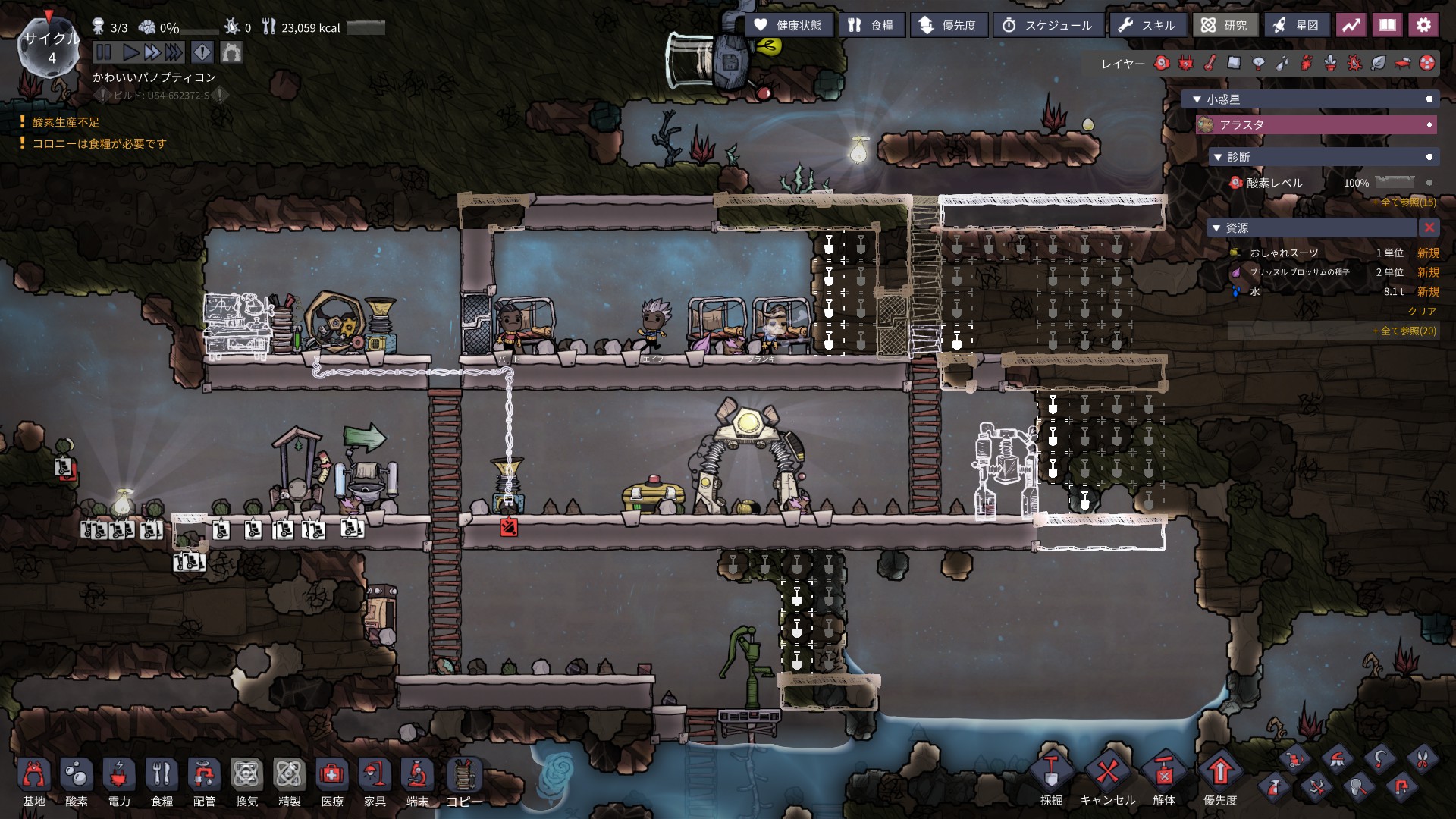Open the 研究 research tree
Viewport: 1456px width, 819px height.
[1225, 25]
